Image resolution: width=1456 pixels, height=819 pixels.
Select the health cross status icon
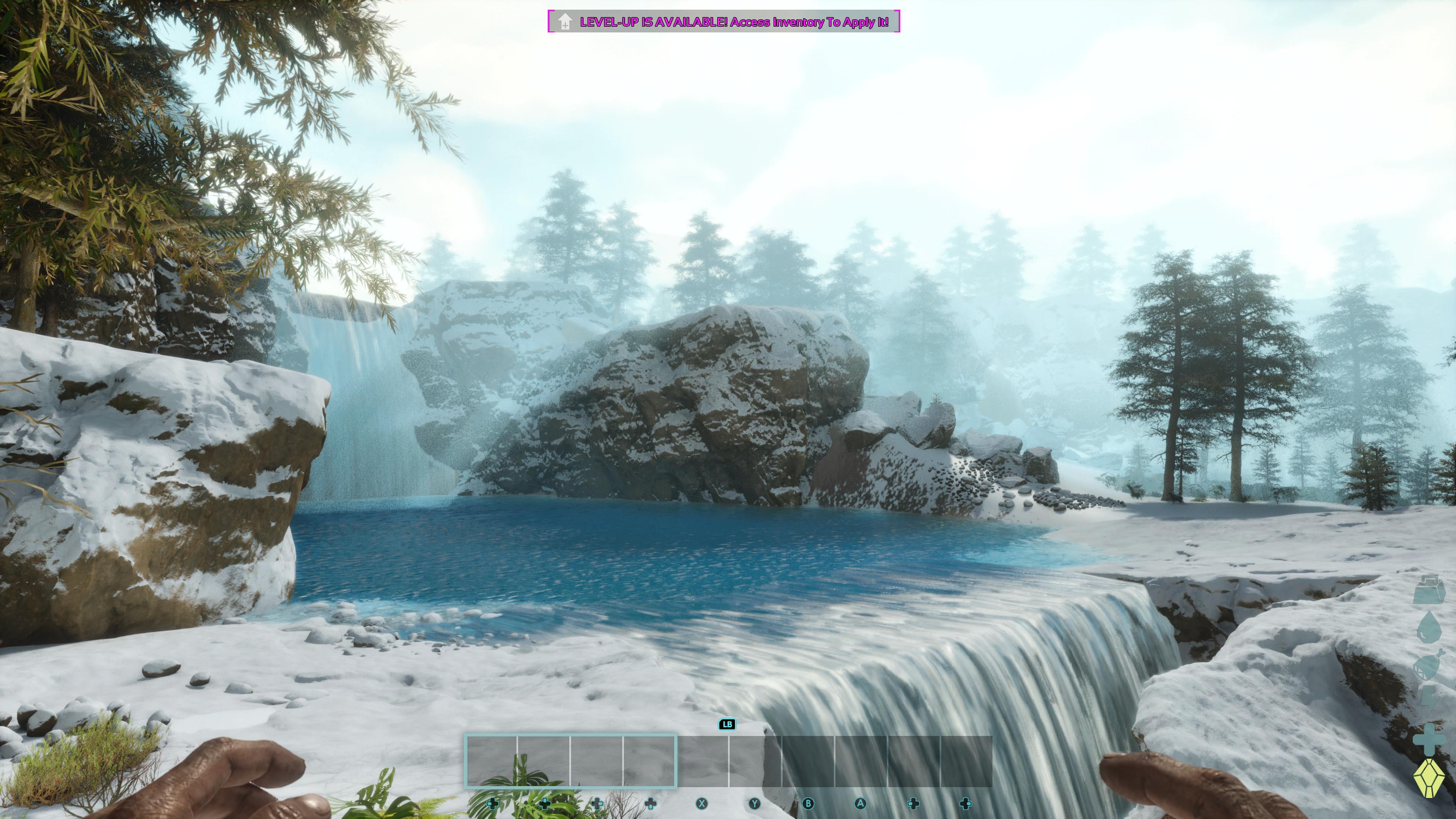(x=1429, y=740)
